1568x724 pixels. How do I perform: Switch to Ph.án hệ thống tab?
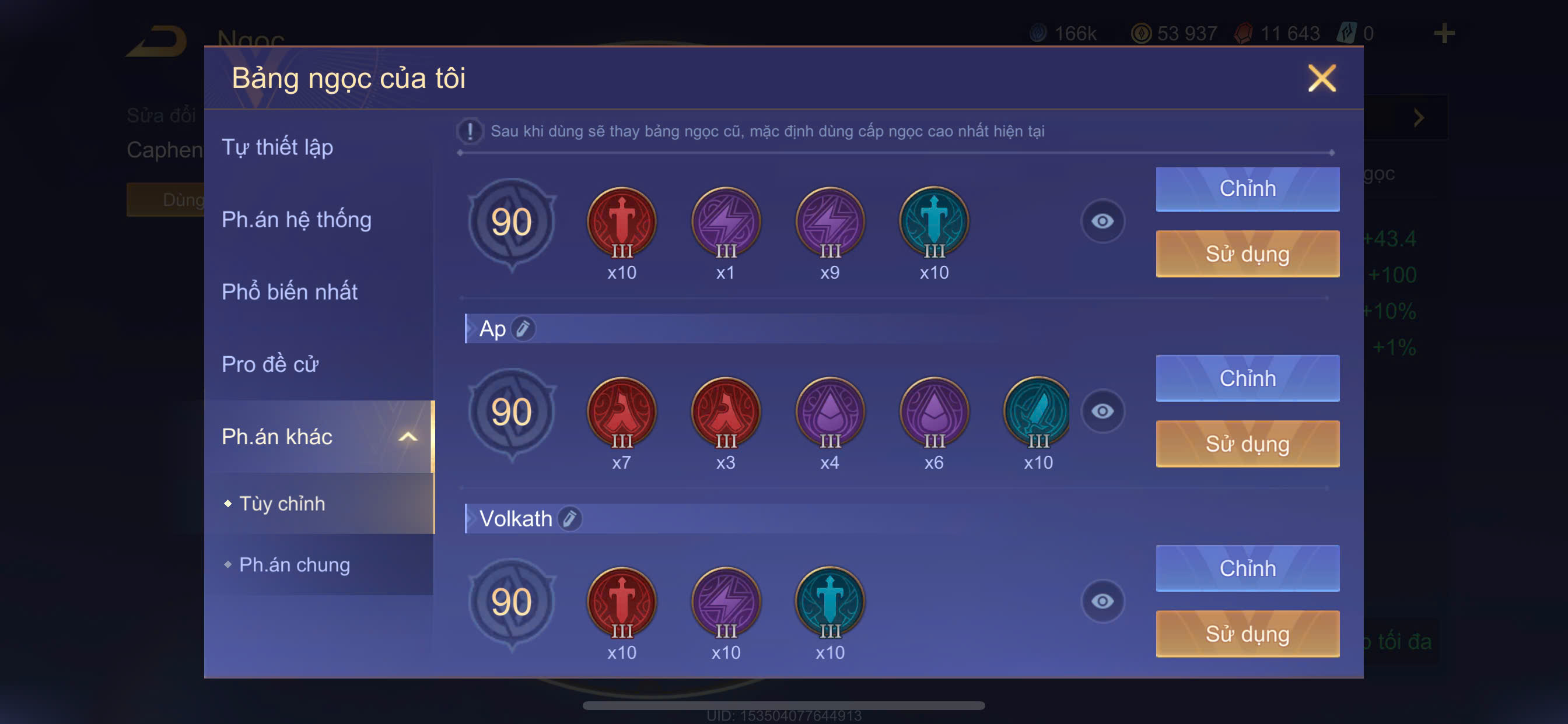click(296, 219)
